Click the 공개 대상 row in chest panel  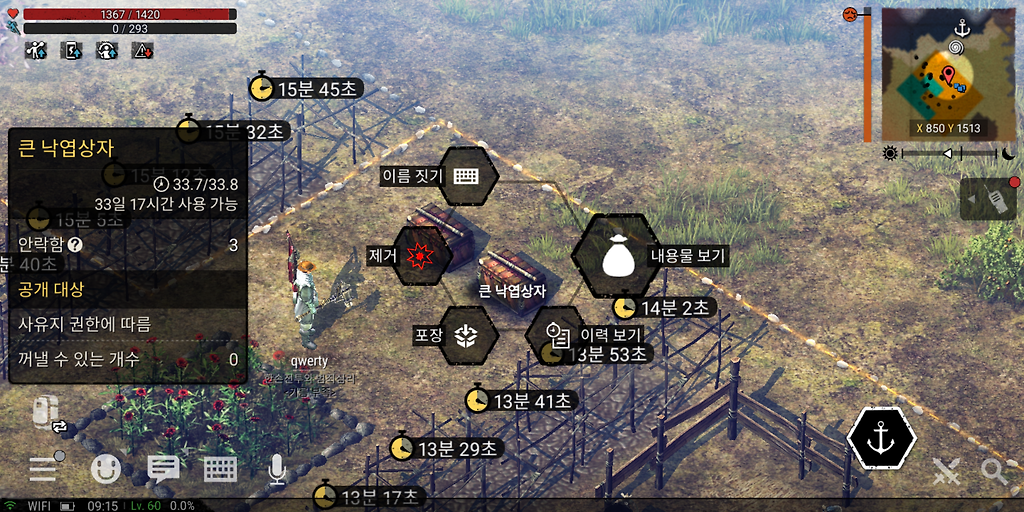point(128,290)
